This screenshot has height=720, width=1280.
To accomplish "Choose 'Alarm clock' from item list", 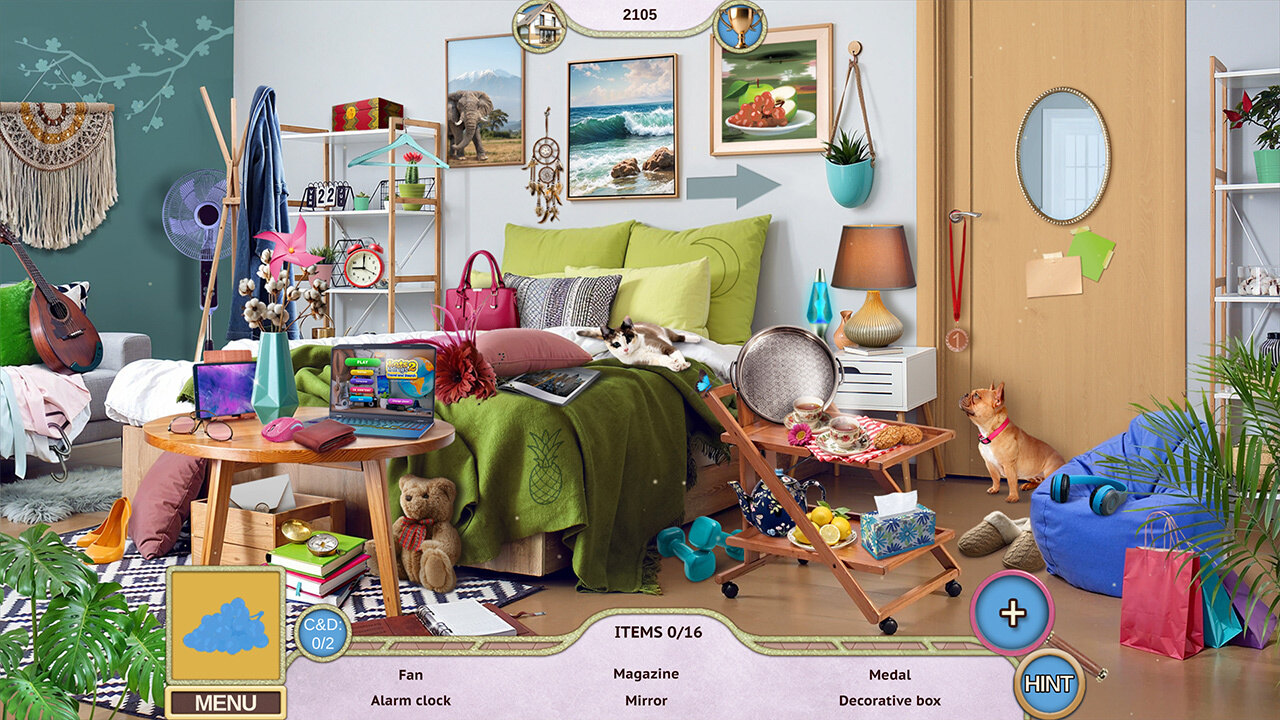I will pos(410,701).
